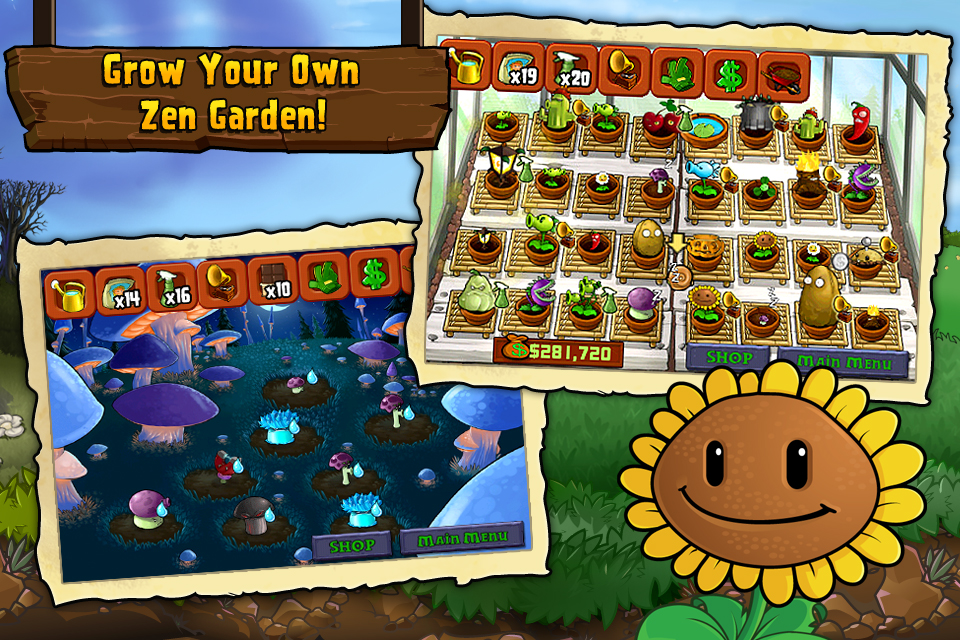Image resolution: width=960 pixels, height=640 pixels.
Task: Pick the bug spray marked x20
Action: (x=571, y=68)
